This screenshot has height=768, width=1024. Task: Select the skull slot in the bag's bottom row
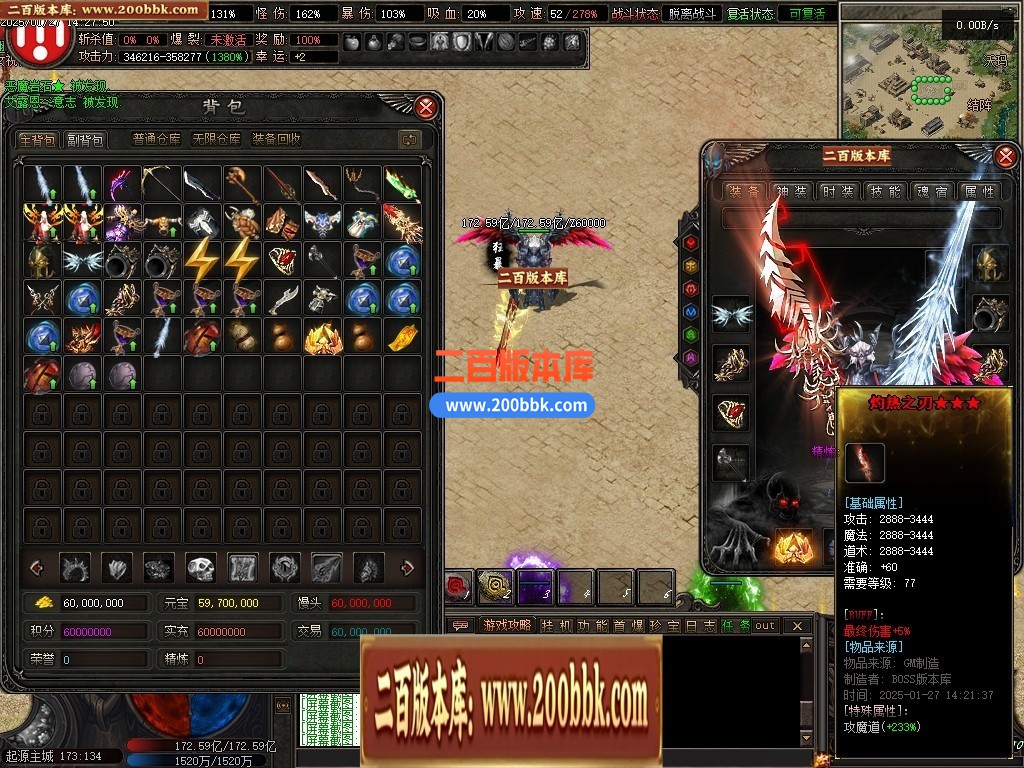click(201, 568)
